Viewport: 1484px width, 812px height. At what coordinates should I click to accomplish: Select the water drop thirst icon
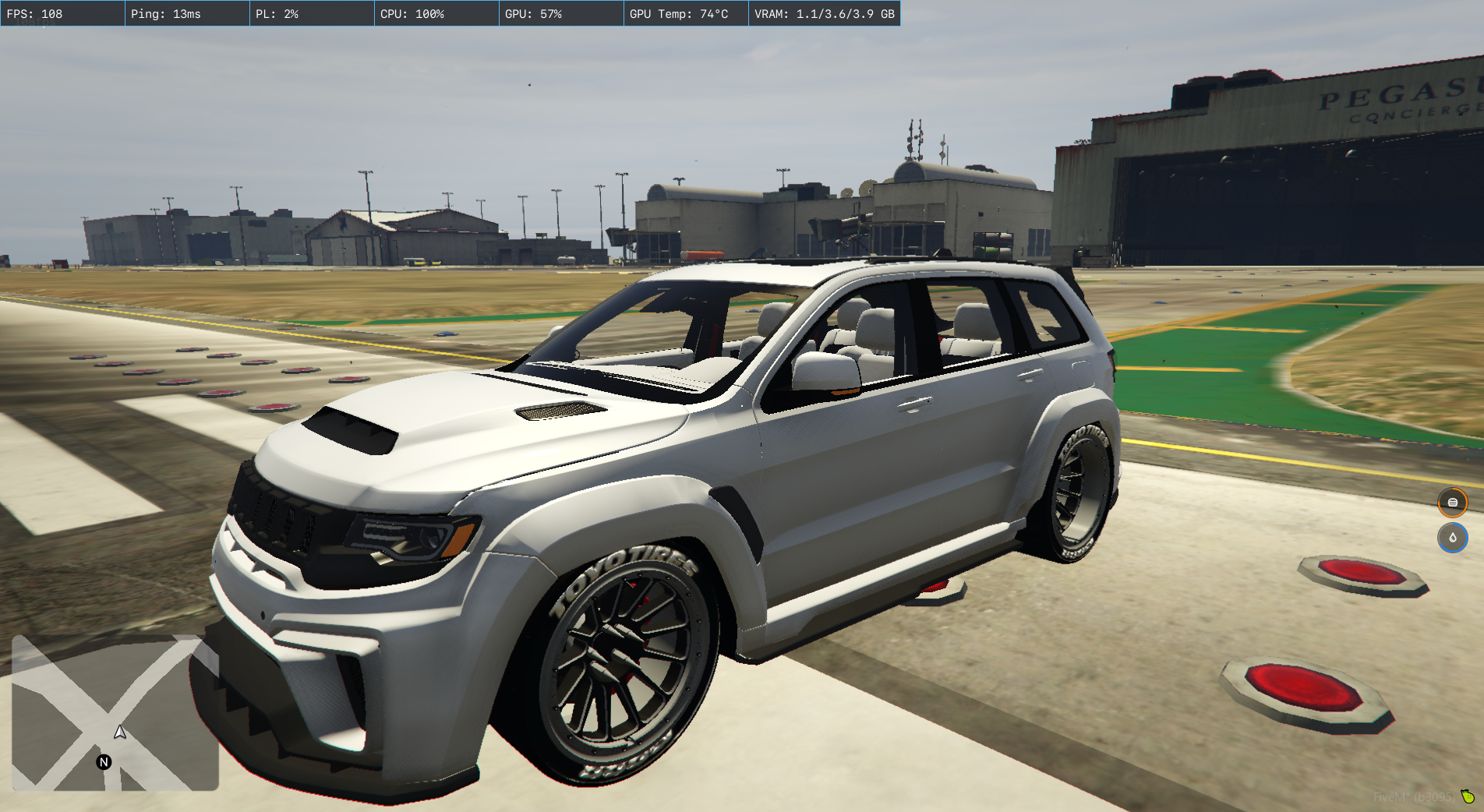1452,538
